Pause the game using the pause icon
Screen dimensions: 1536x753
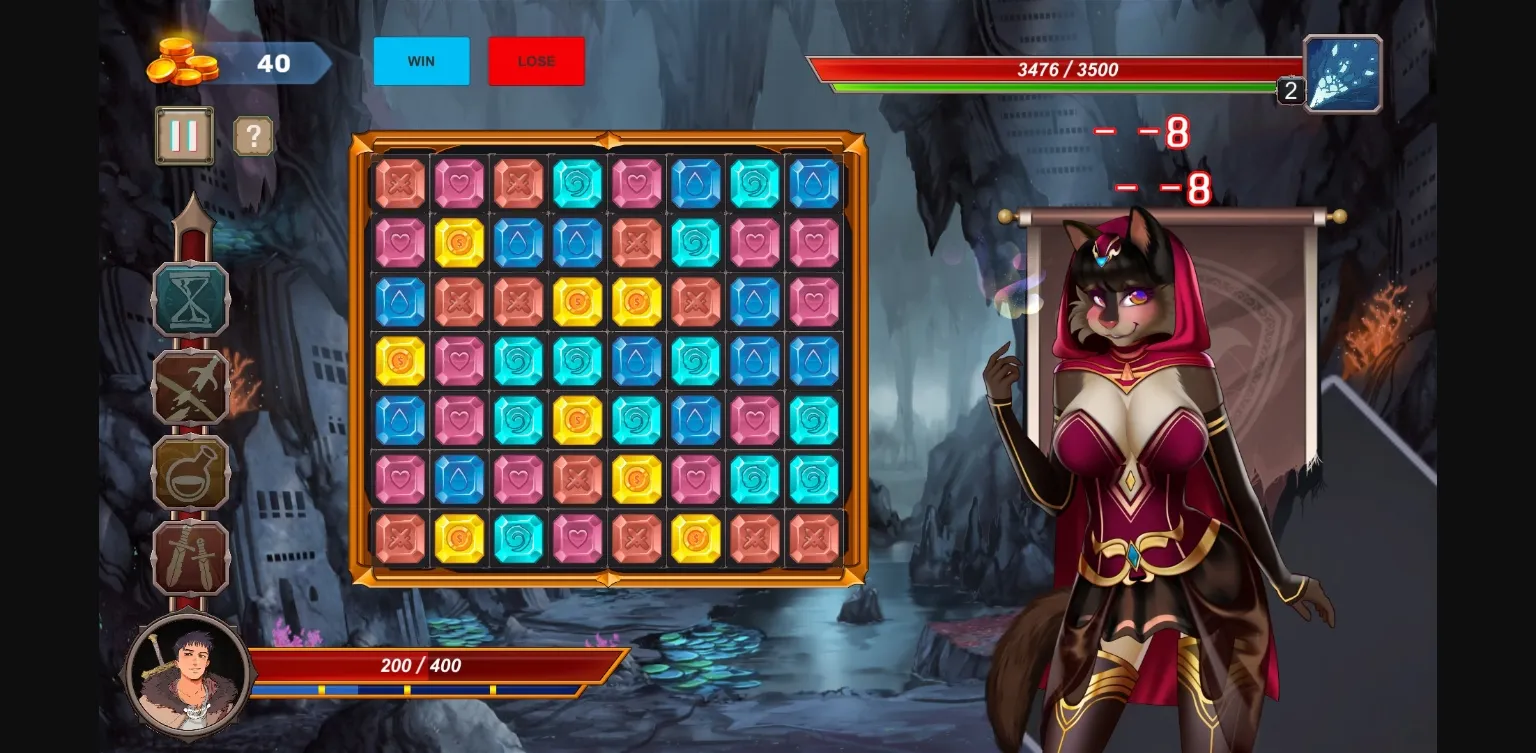tap(182, 135)
